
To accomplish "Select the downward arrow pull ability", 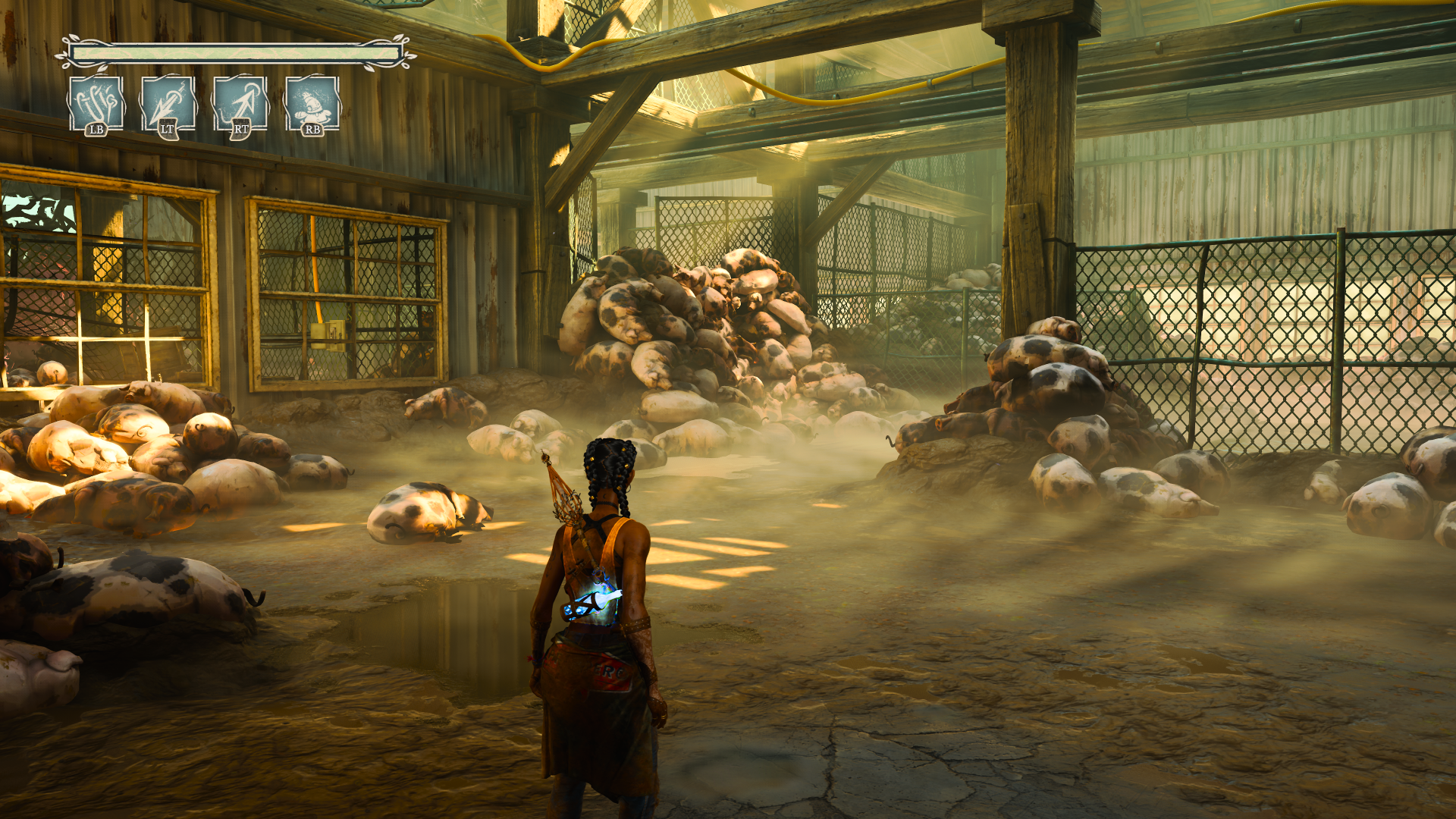I will click(168, 105).
